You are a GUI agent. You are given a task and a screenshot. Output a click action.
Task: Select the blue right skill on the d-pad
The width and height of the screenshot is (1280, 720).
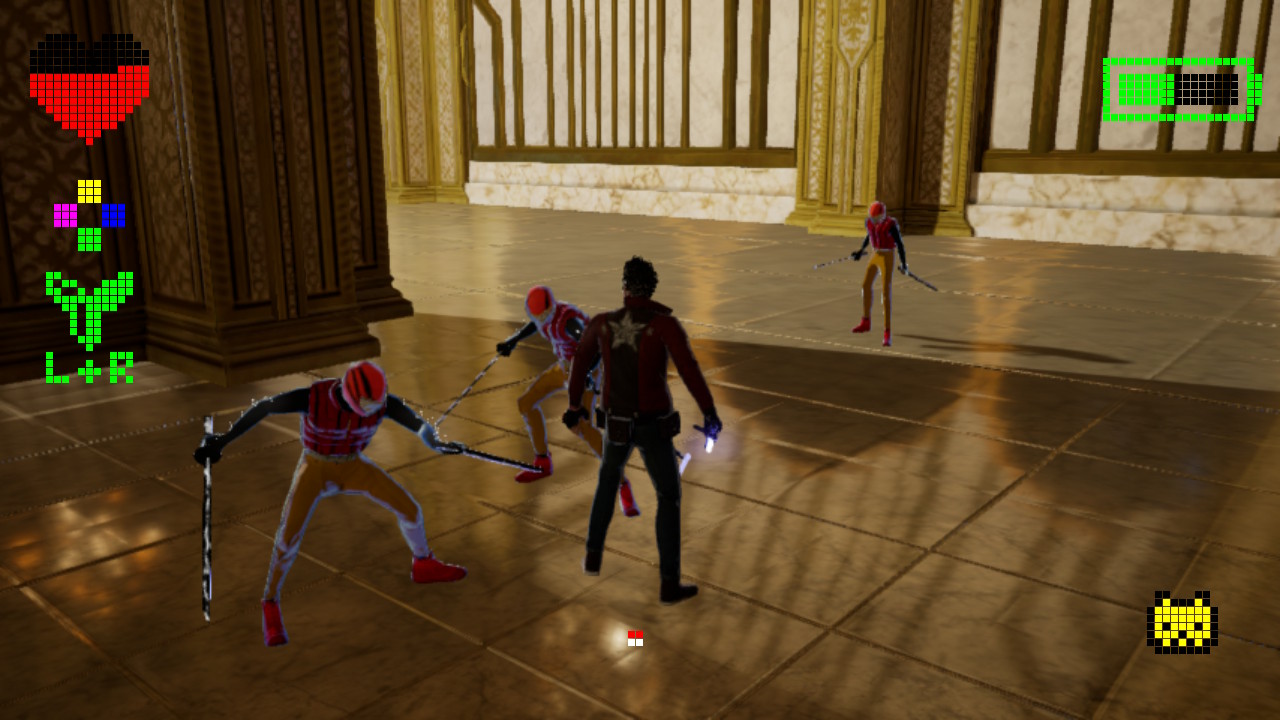click(113, 215)
